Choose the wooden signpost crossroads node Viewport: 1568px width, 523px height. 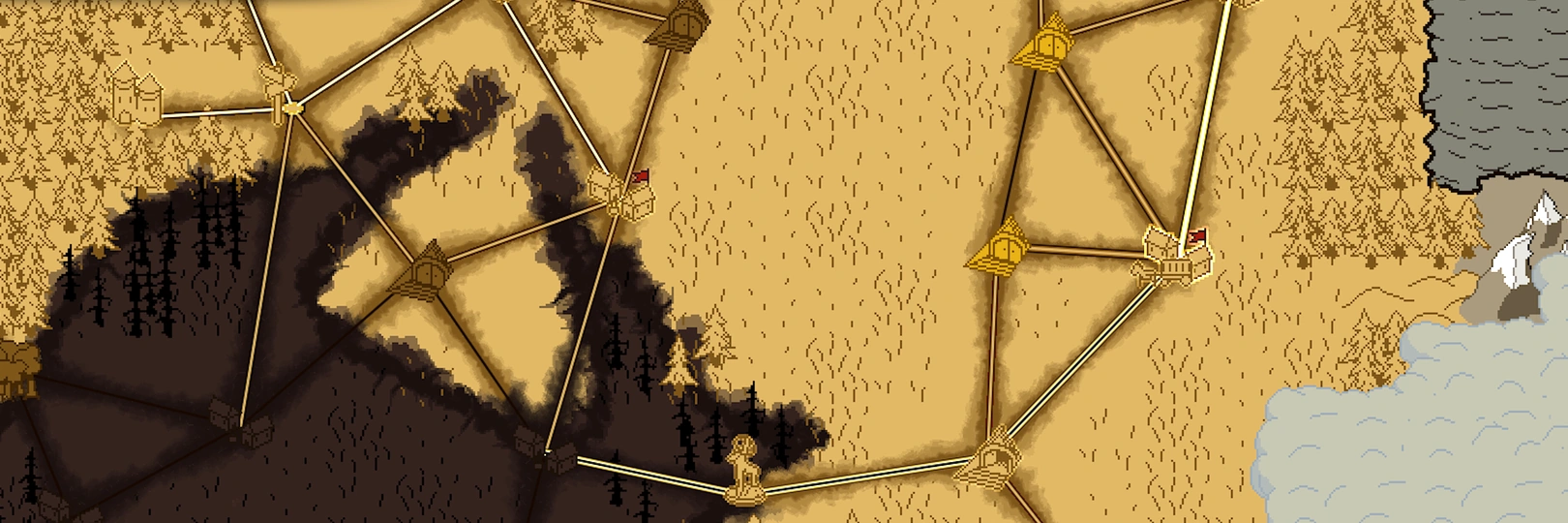tap(278, 90)
